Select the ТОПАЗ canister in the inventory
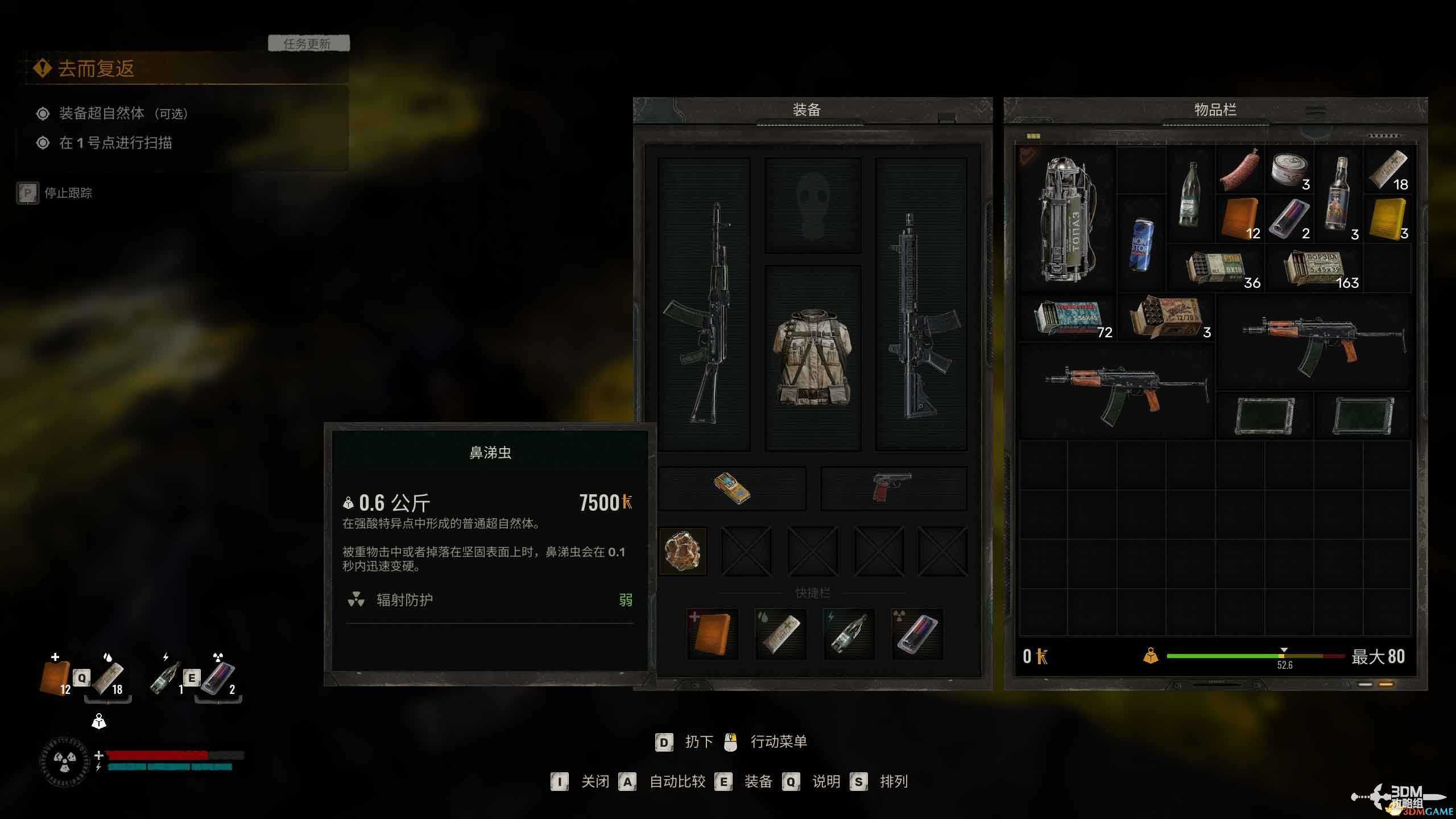The width and height of the screenshot is (1456, 819). click(x=1065, y=219)
